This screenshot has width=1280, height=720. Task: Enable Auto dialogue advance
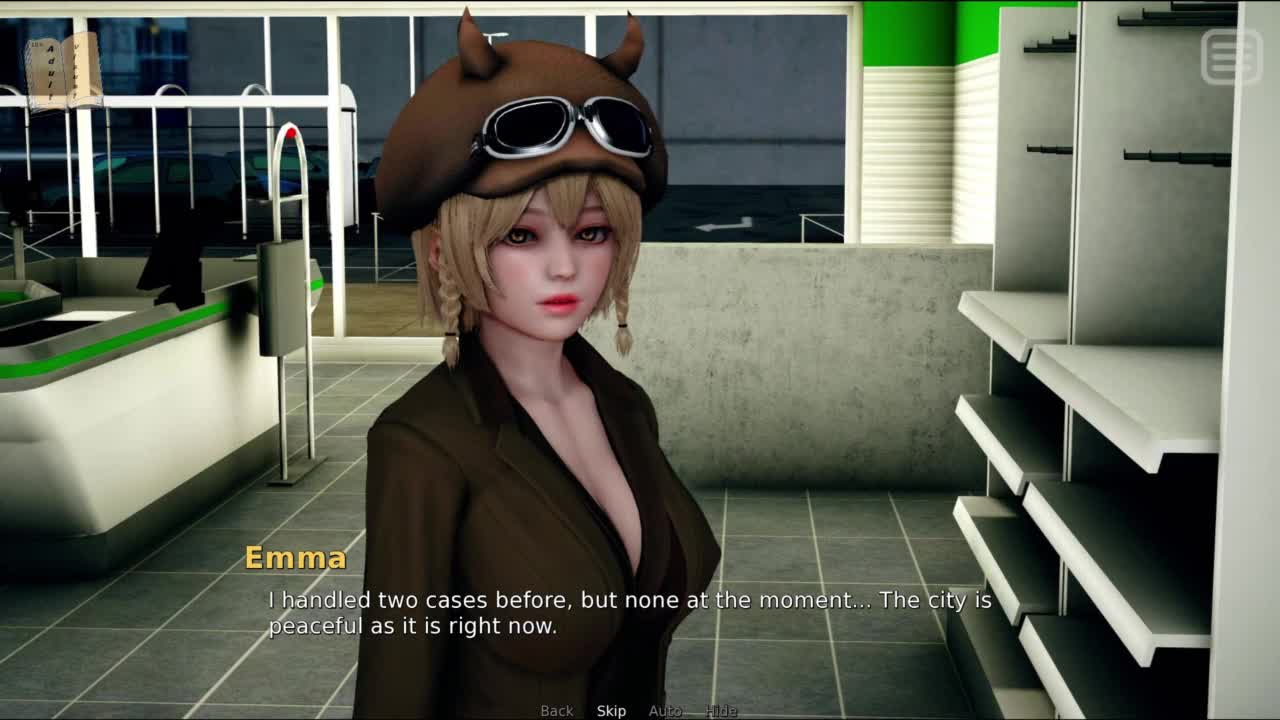click(x=665, y=711)
